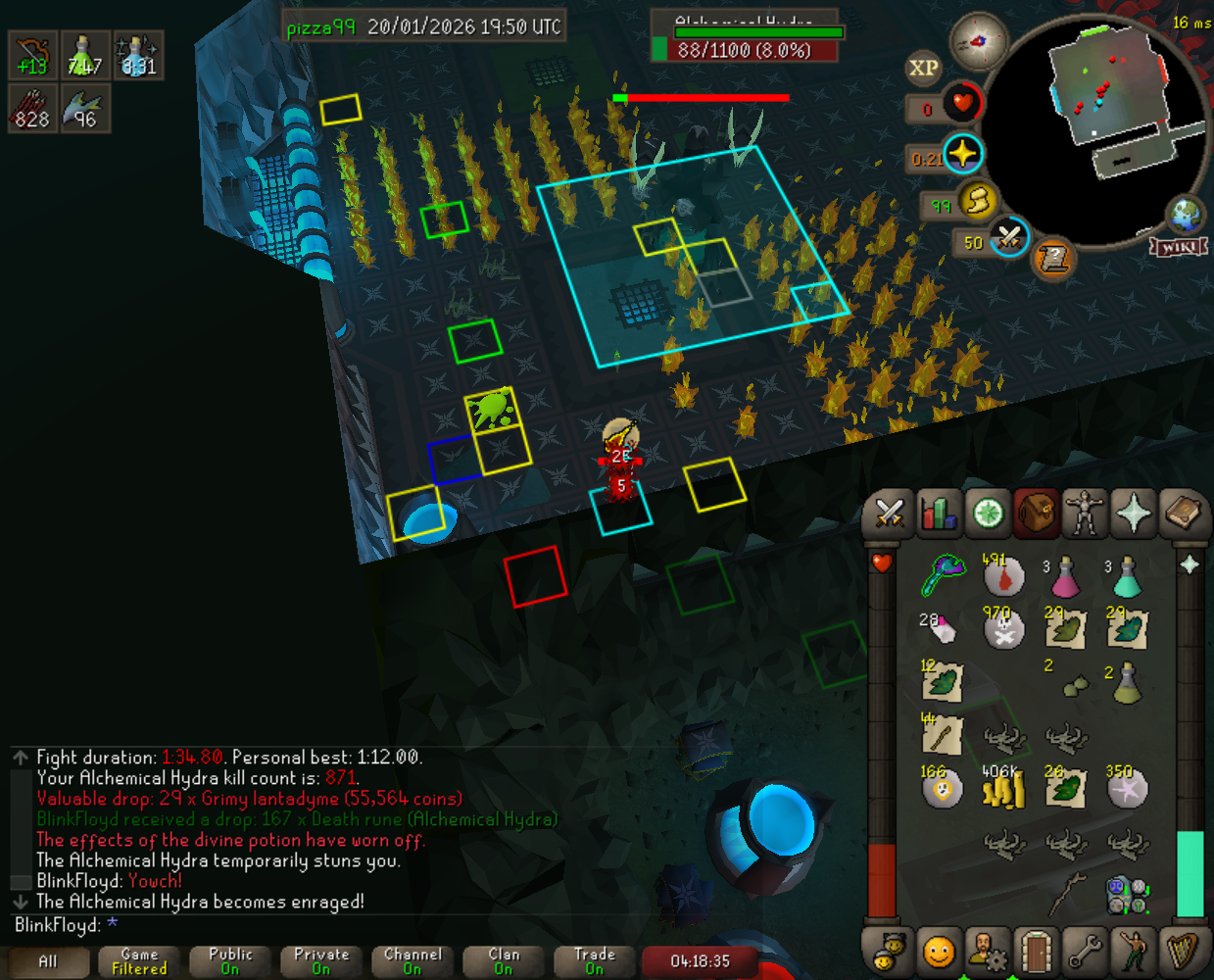Open the Music Player harp tab
This screenshot has height=980, width=1214.
point(1183,950)
